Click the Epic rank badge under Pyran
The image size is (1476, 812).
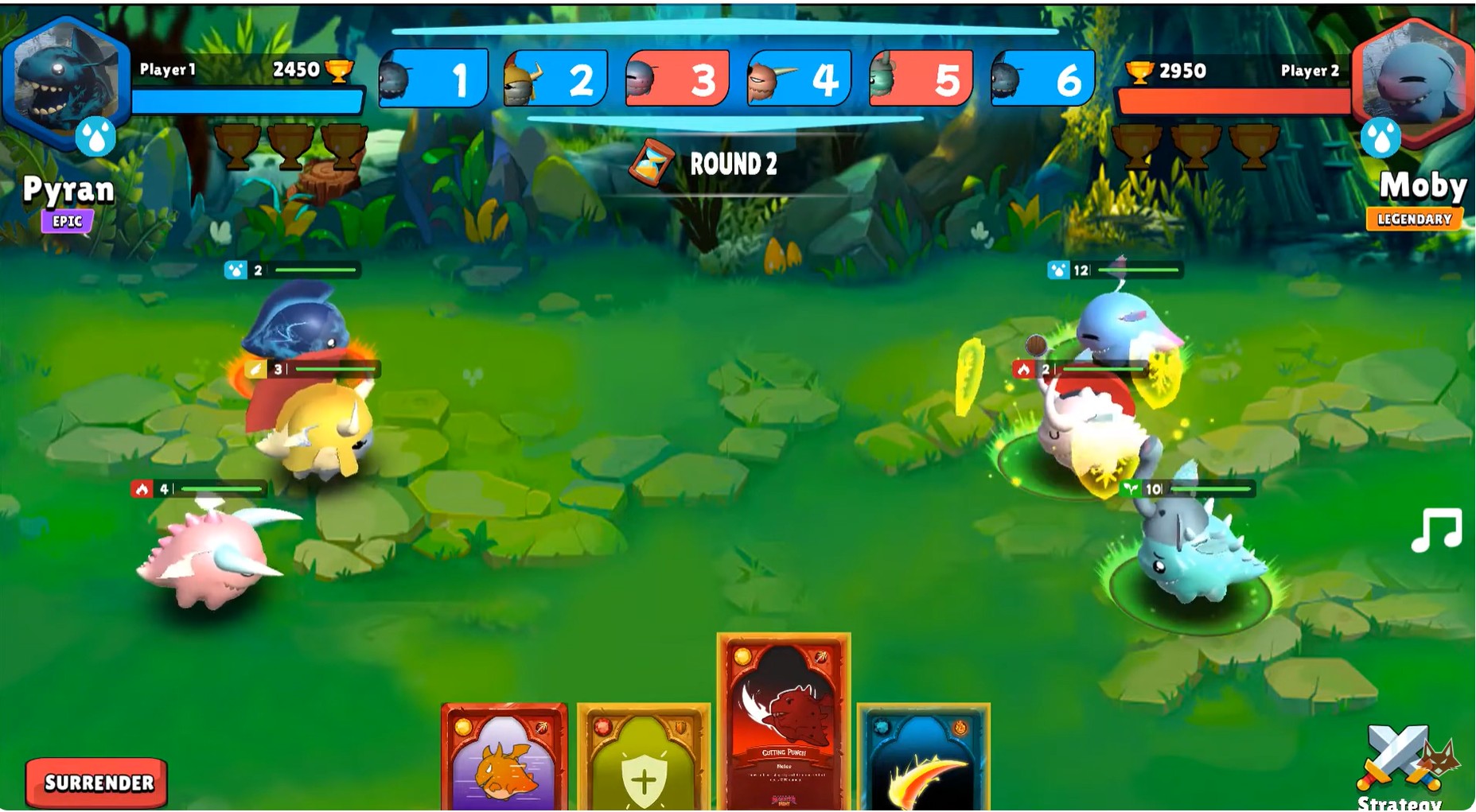pyautogui.click(x=66, y=222)
